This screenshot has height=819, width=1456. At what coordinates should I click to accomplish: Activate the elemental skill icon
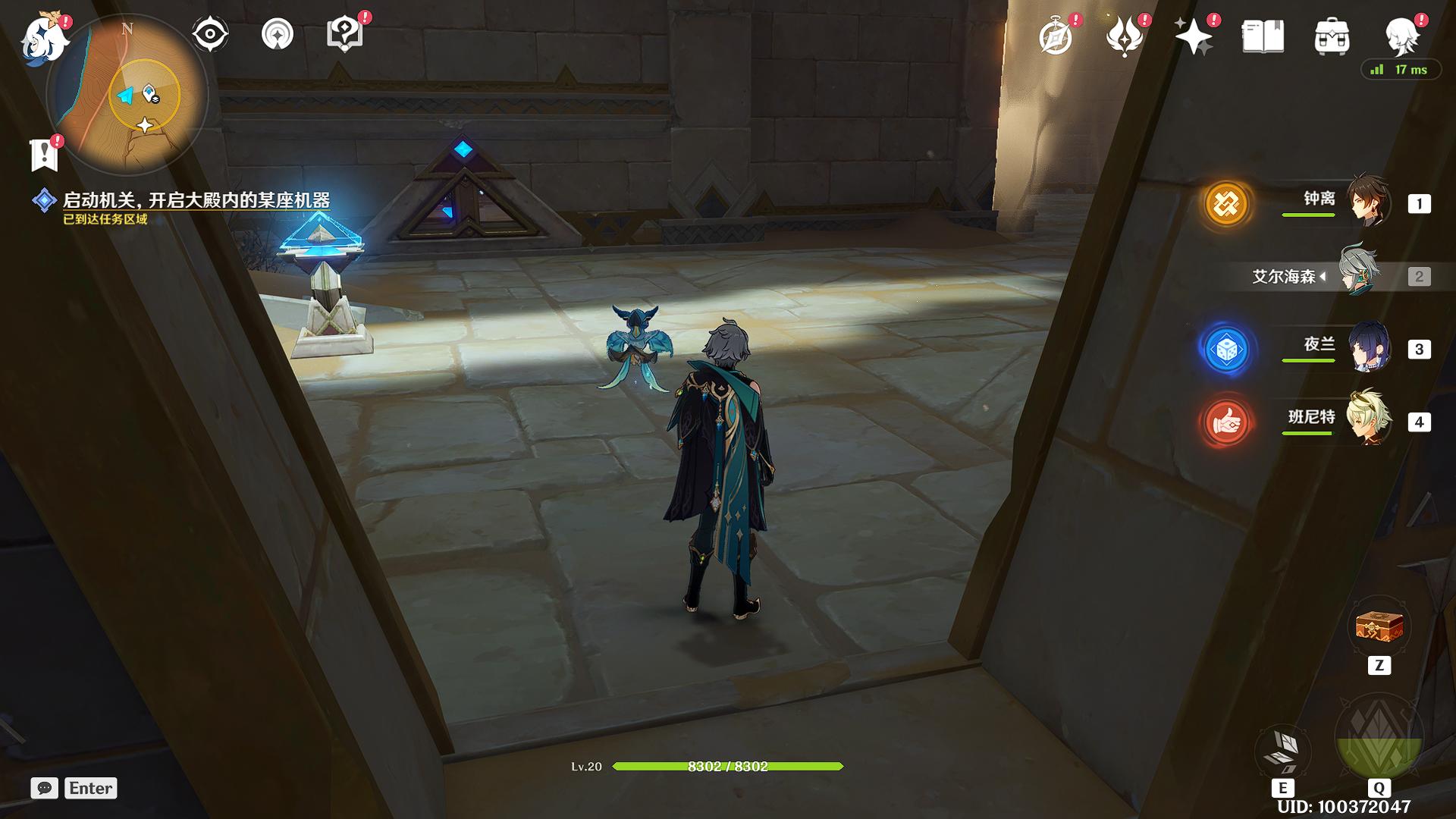[1282, 749]
